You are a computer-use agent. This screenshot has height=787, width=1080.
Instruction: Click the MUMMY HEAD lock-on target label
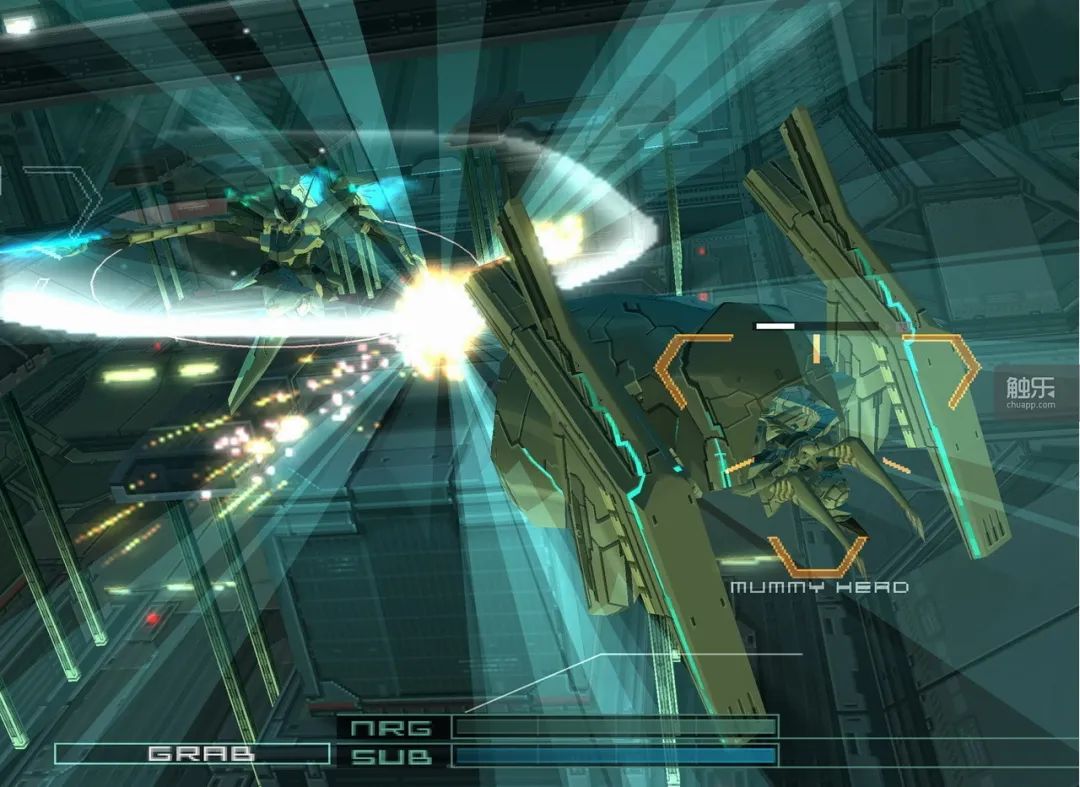[819, 587]
